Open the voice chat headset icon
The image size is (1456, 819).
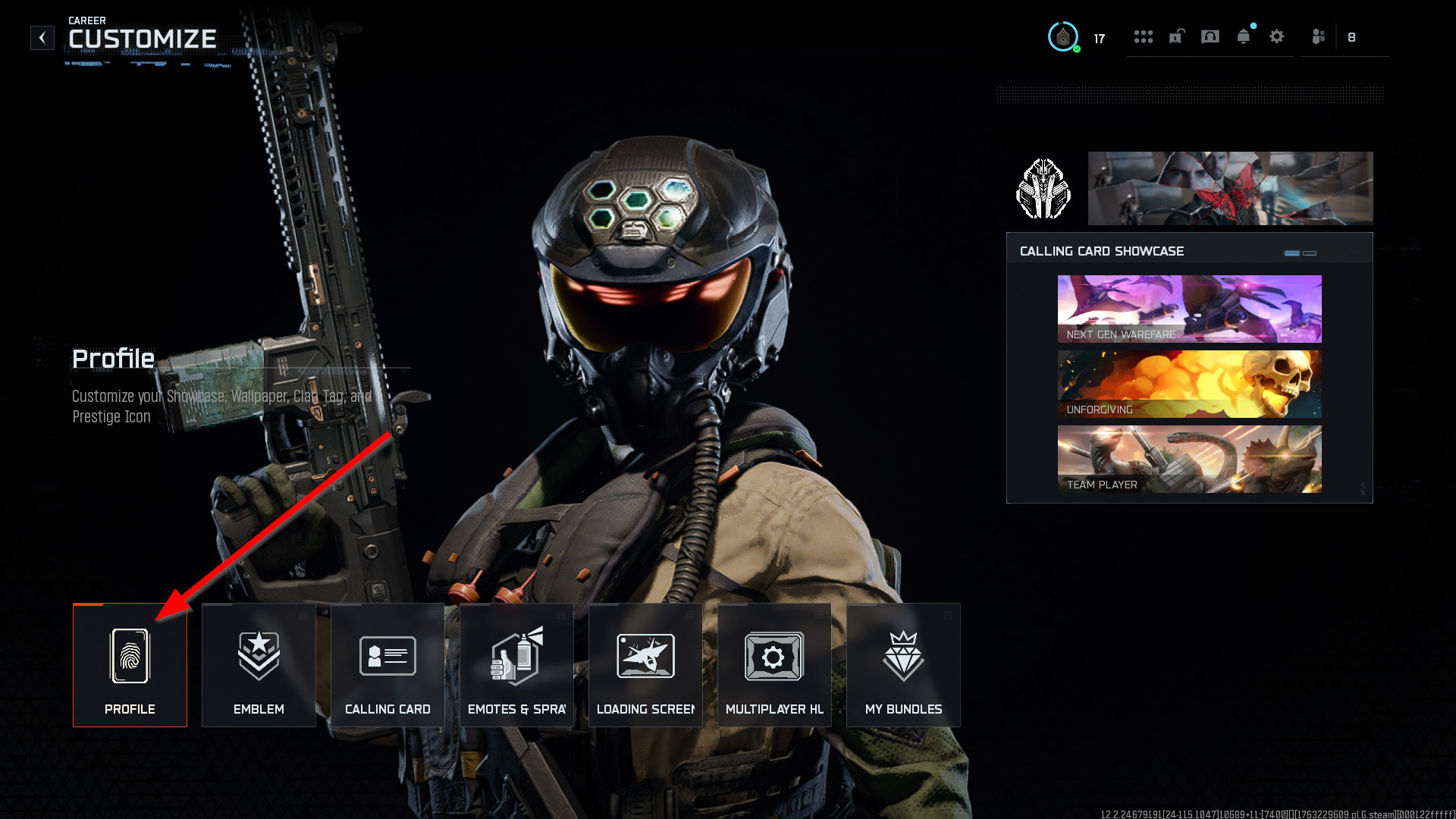[1210, 36]
